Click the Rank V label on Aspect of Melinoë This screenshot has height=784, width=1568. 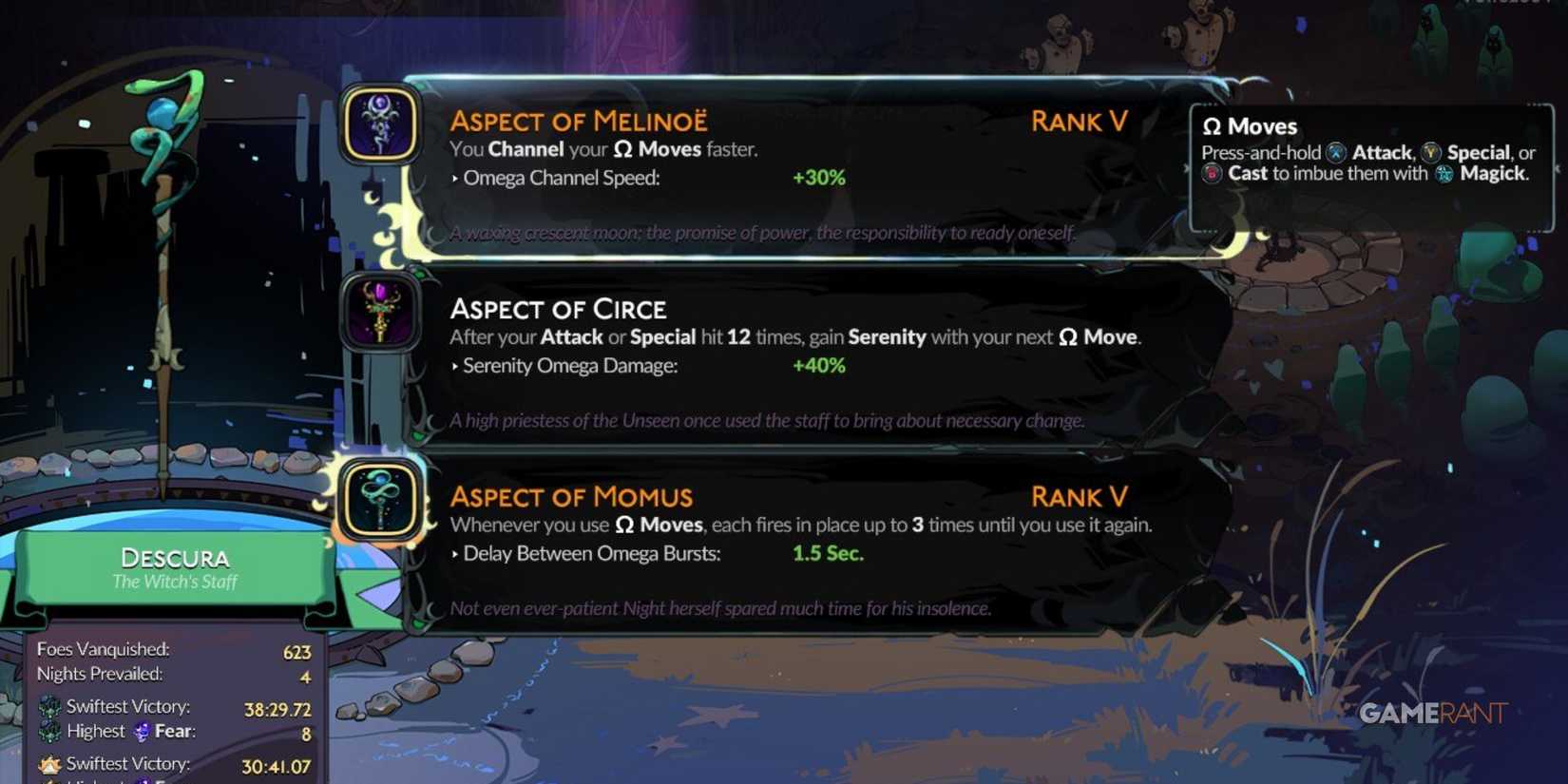(x=1079, y=122)
